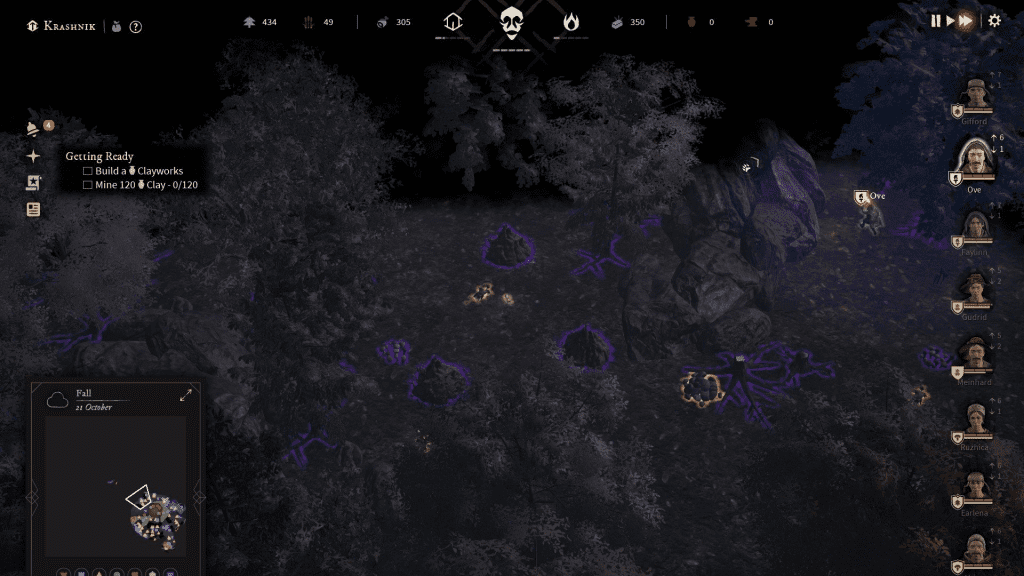The width and height of the screenshot is (1024, 576).
Task: Select the Getting Ready quest tracker
Action: tap(100, 157)
